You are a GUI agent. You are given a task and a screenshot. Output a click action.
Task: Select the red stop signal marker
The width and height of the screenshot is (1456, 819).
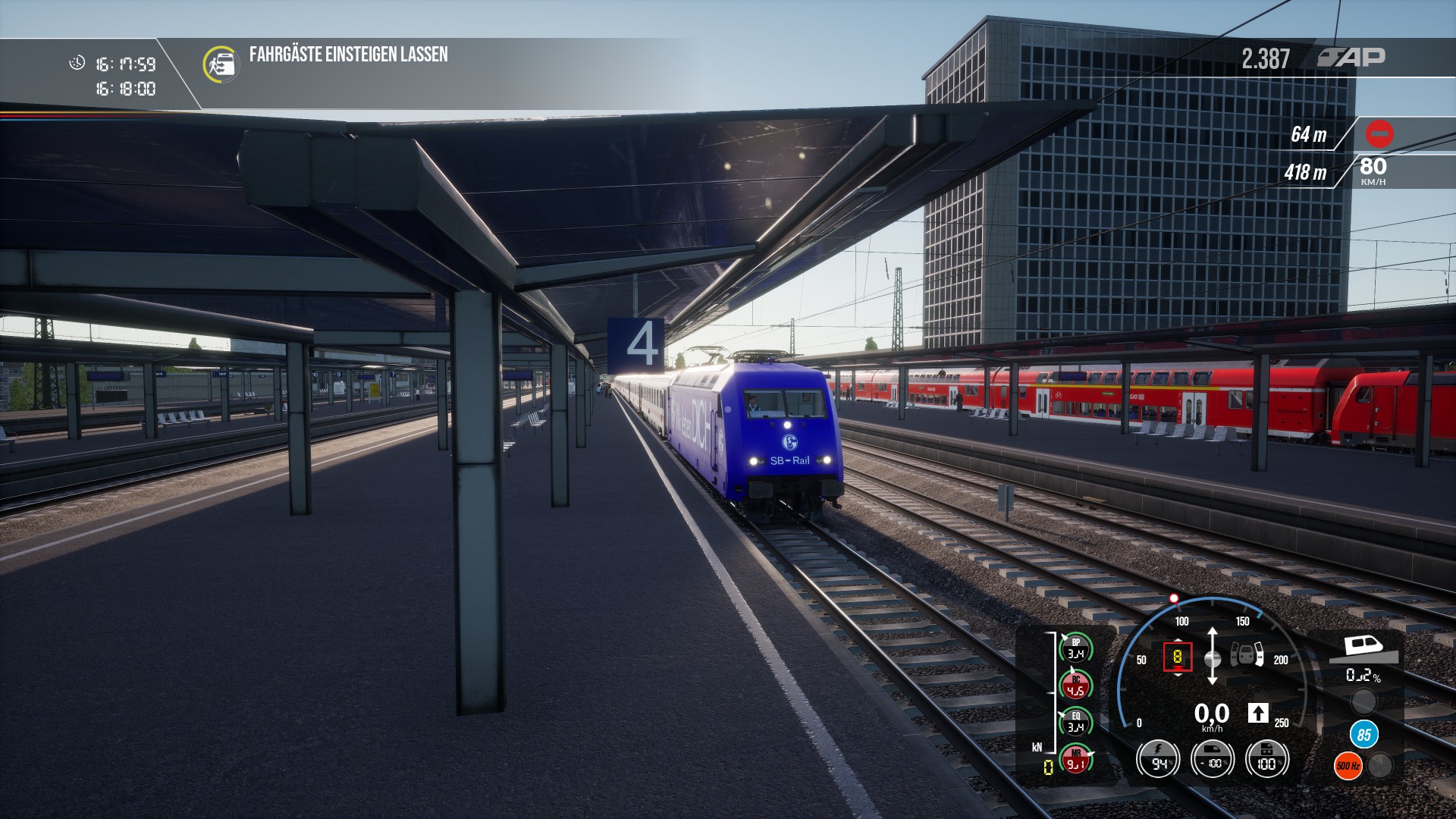click(x=1379, y=134)
